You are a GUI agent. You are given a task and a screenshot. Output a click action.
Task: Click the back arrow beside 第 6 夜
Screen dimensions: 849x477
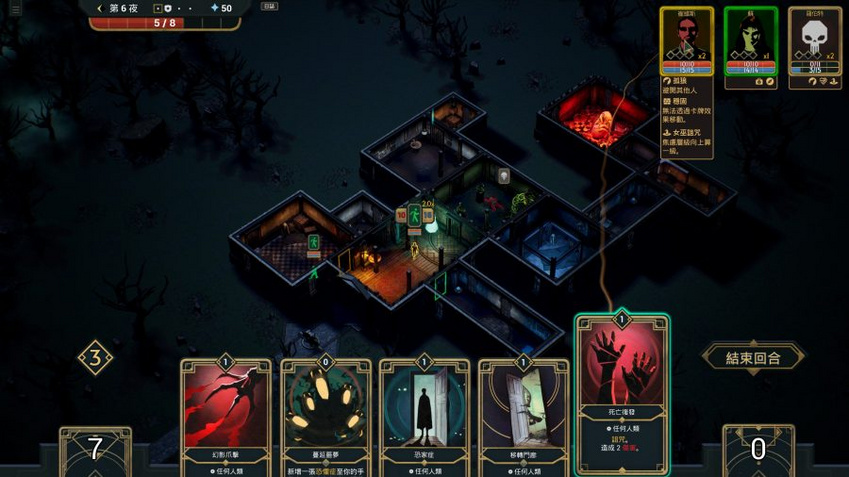tap(99, 8)
